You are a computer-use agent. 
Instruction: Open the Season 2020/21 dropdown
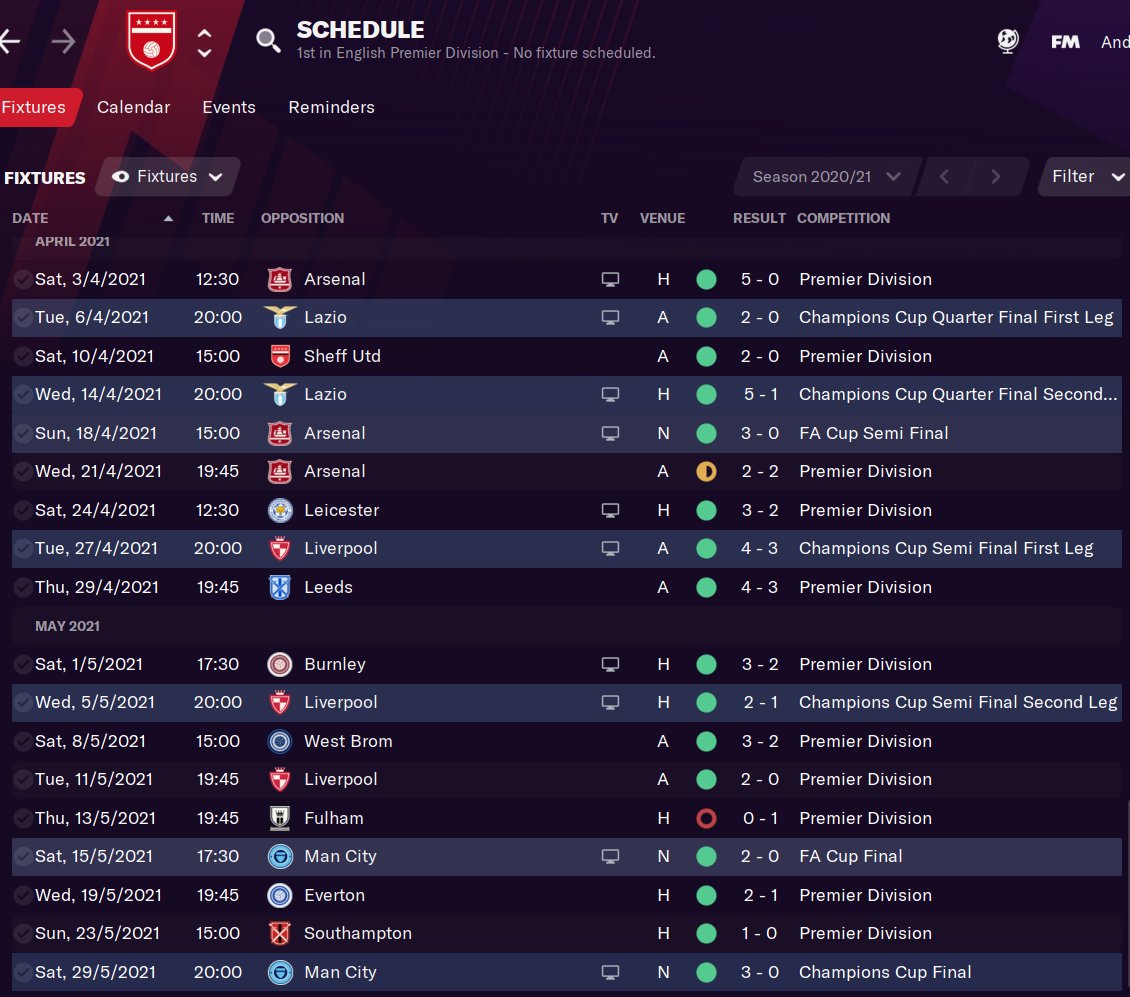[x=825, y=177]
